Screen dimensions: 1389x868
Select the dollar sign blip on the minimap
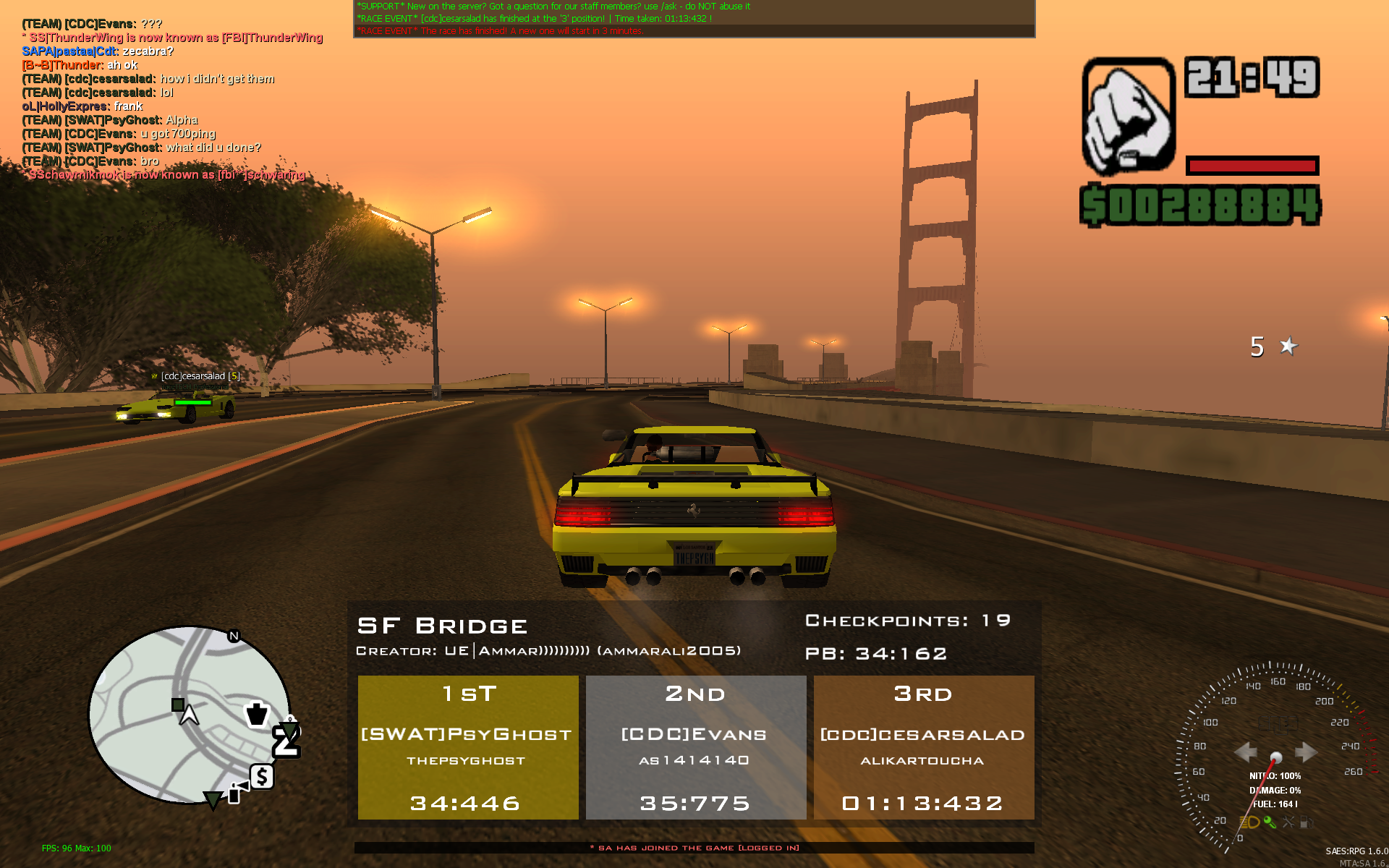coord(262,776)
